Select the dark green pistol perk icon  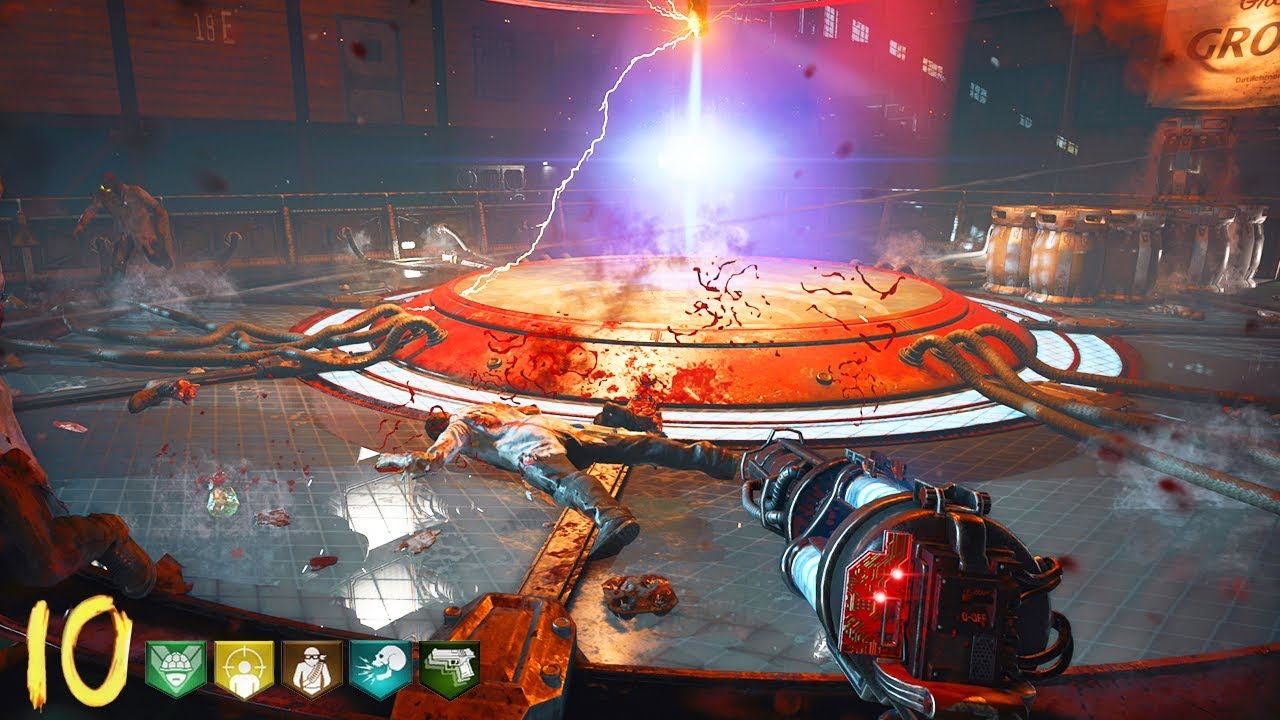pos(449,668)
